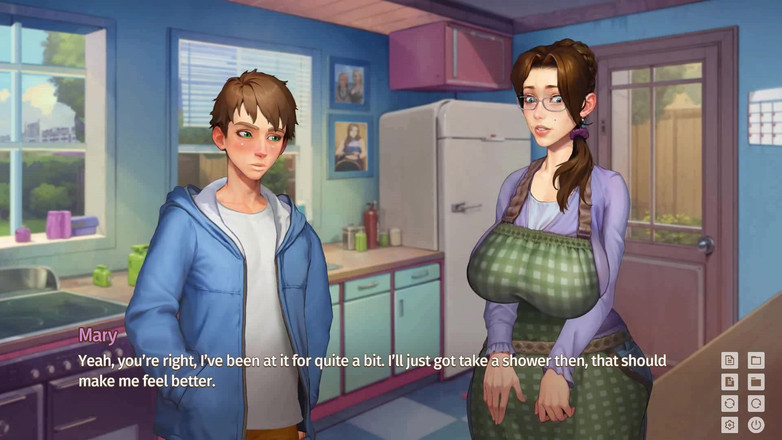
Task: Quit using the power icon
Action: (756, 425)
